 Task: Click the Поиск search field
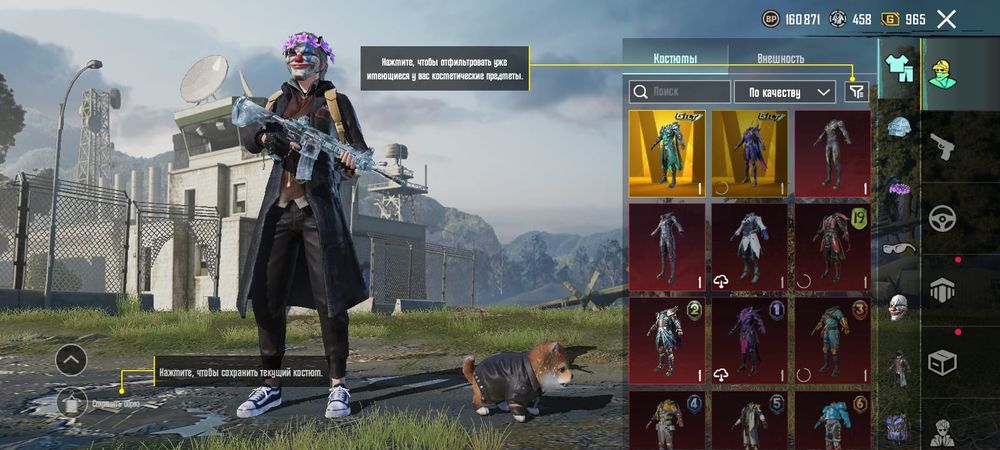pyautogui.click(x=679, y=92)
